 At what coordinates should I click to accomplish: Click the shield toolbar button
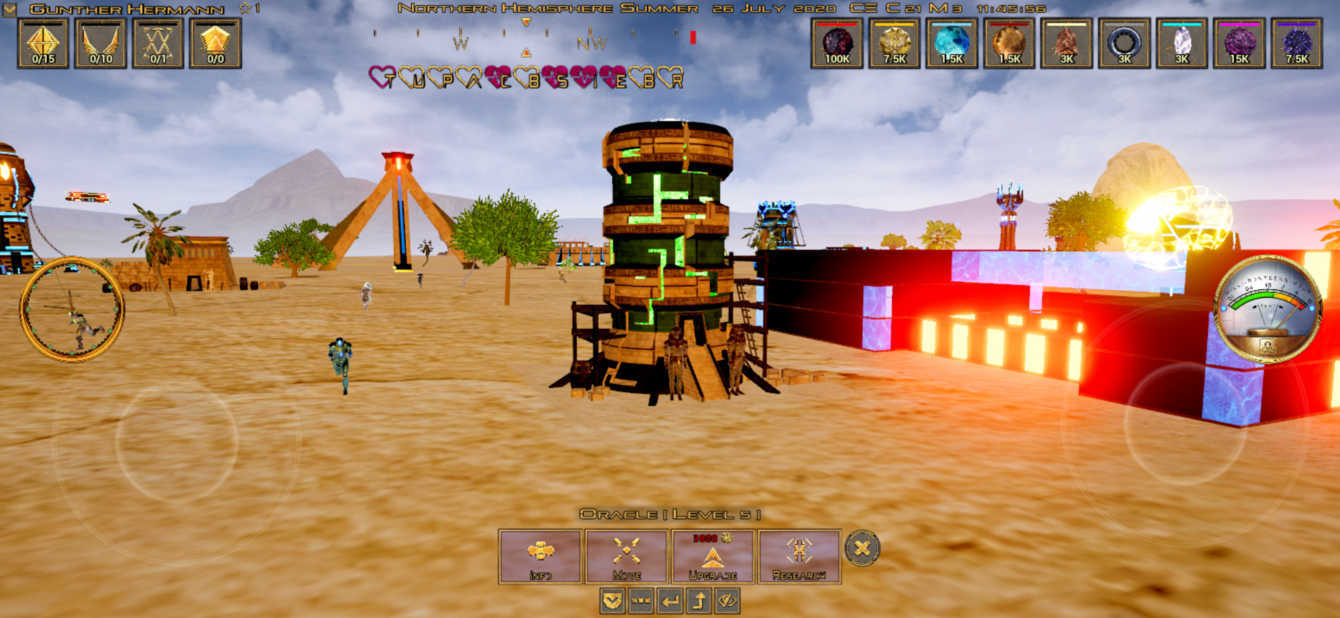click(x=612, y=601)
